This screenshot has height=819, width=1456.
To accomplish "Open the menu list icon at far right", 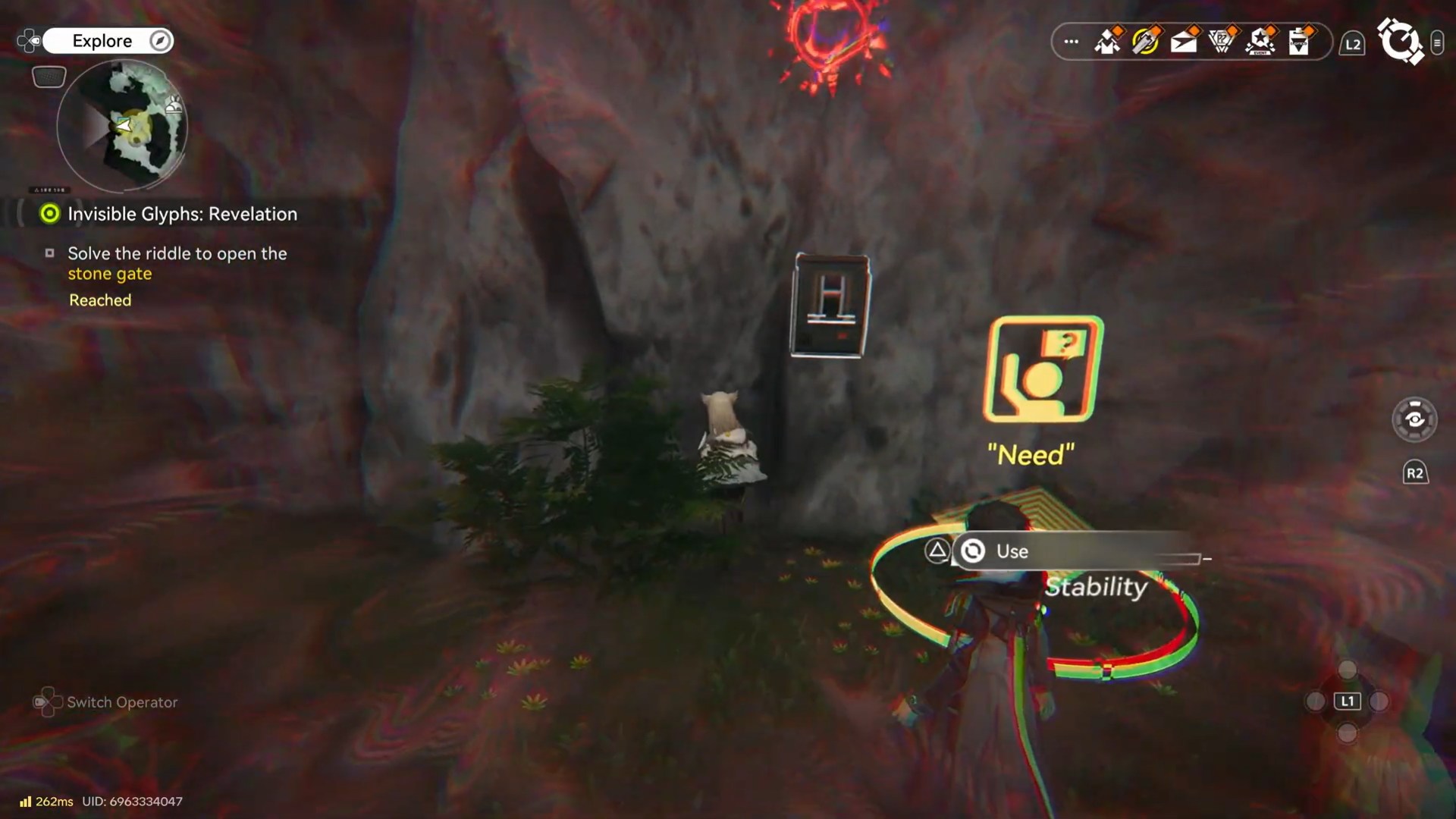I will [x=1439, y=43].
